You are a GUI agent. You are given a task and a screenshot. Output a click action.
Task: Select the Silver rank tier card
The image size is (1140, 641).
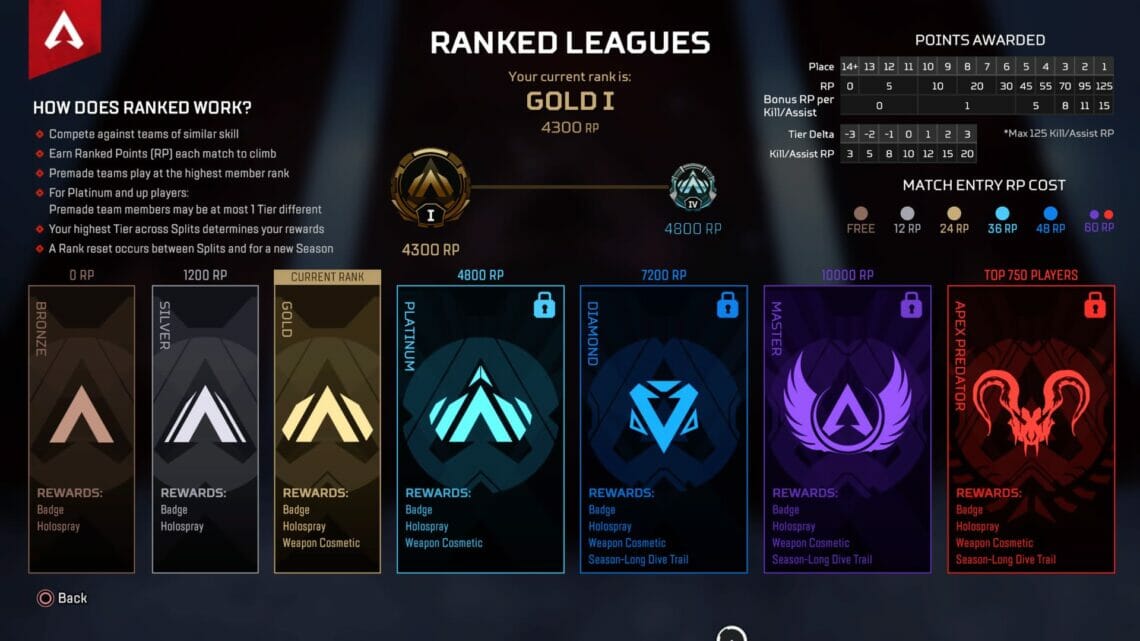click(x=205, y=429)
